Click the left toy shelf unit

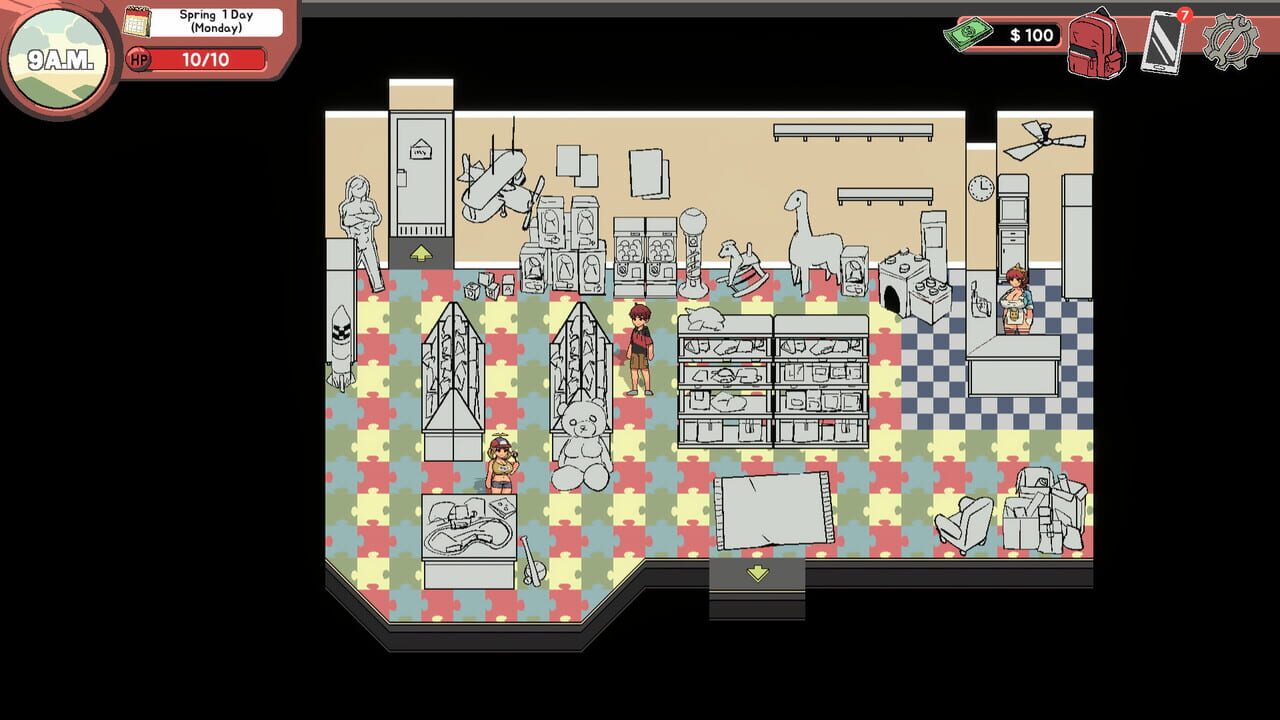tap(451, 370)
